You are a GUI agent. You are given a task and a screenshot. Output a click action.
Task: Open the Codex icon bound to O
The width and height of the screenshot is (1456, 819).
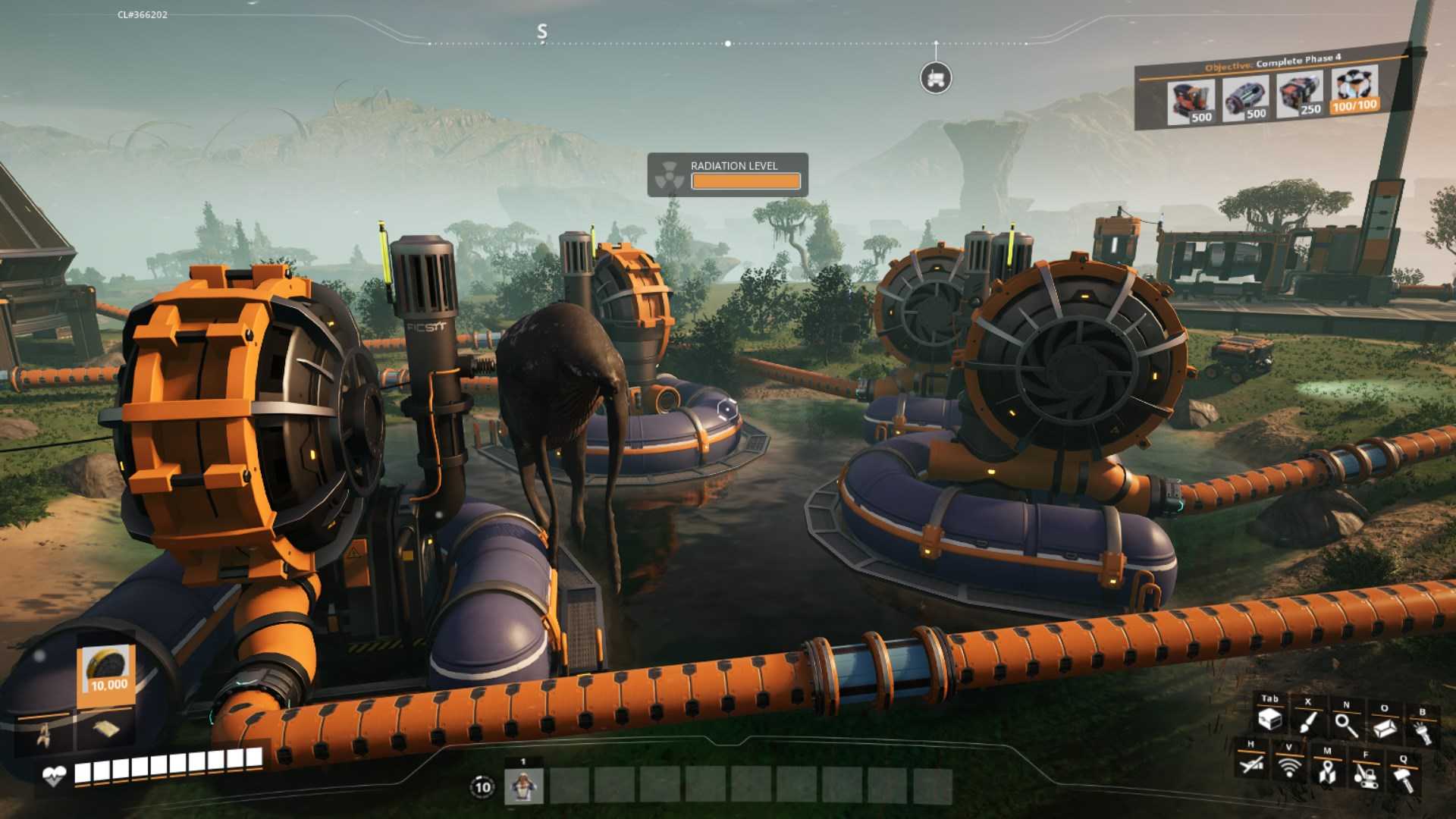pyautogui.click(x=1384, y=728)
